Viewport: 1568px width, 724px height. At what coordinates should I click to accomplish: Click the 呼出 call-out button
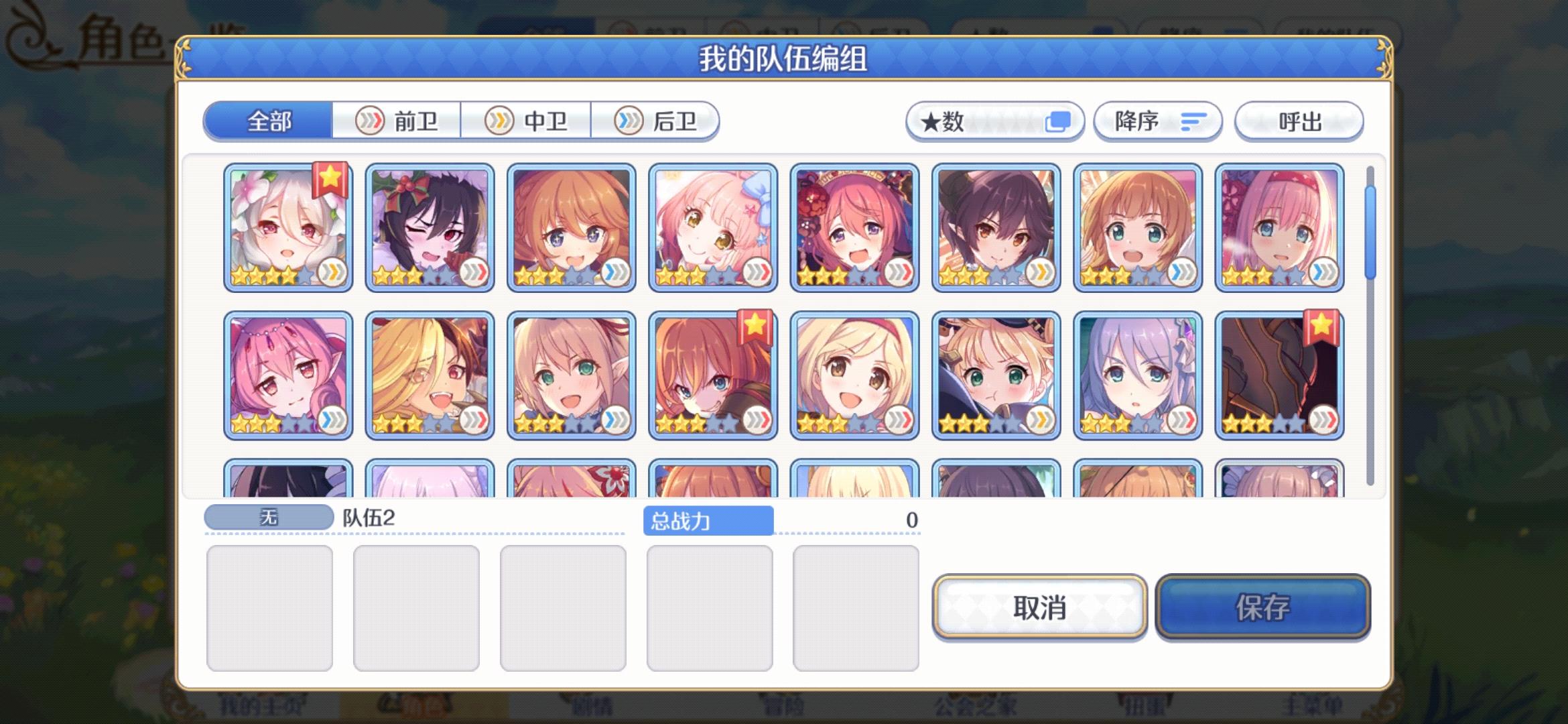click(x=1298, y=121)
